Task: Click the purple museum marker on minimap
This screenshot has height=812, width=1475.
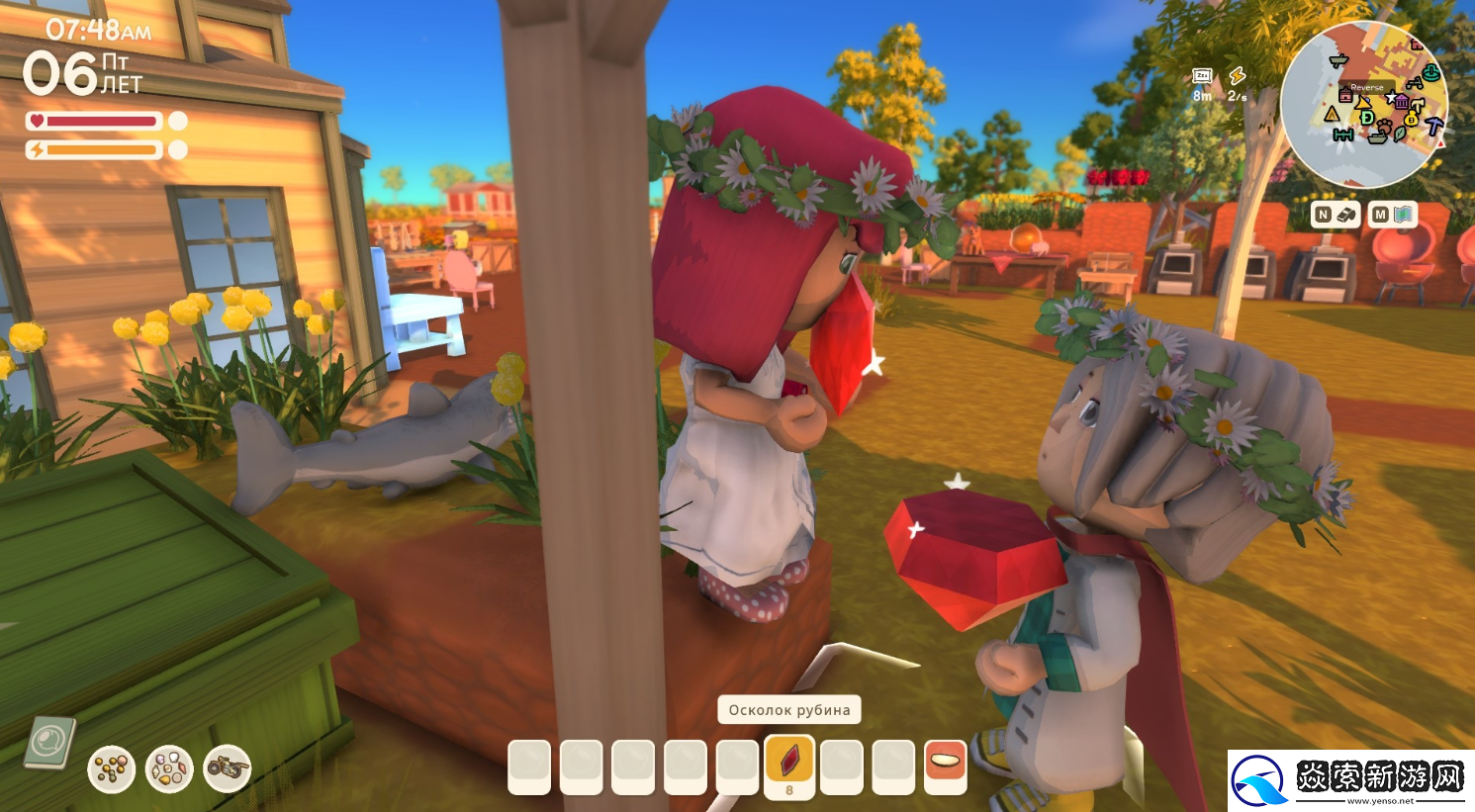Action: tap(1401, 102)
